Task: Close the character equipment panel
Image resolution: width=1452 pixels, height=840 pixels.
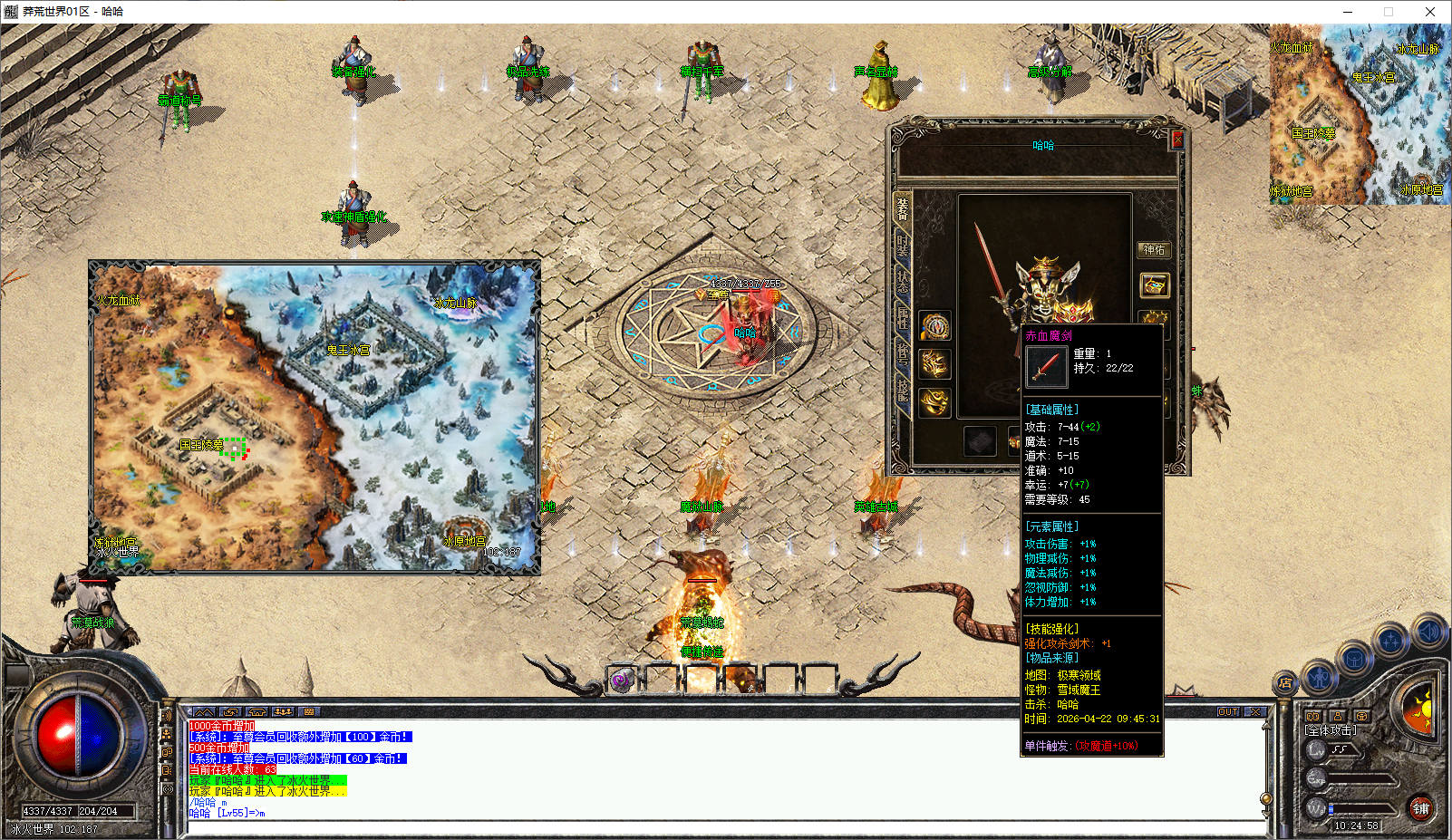Action: (x=1177, y=139)
